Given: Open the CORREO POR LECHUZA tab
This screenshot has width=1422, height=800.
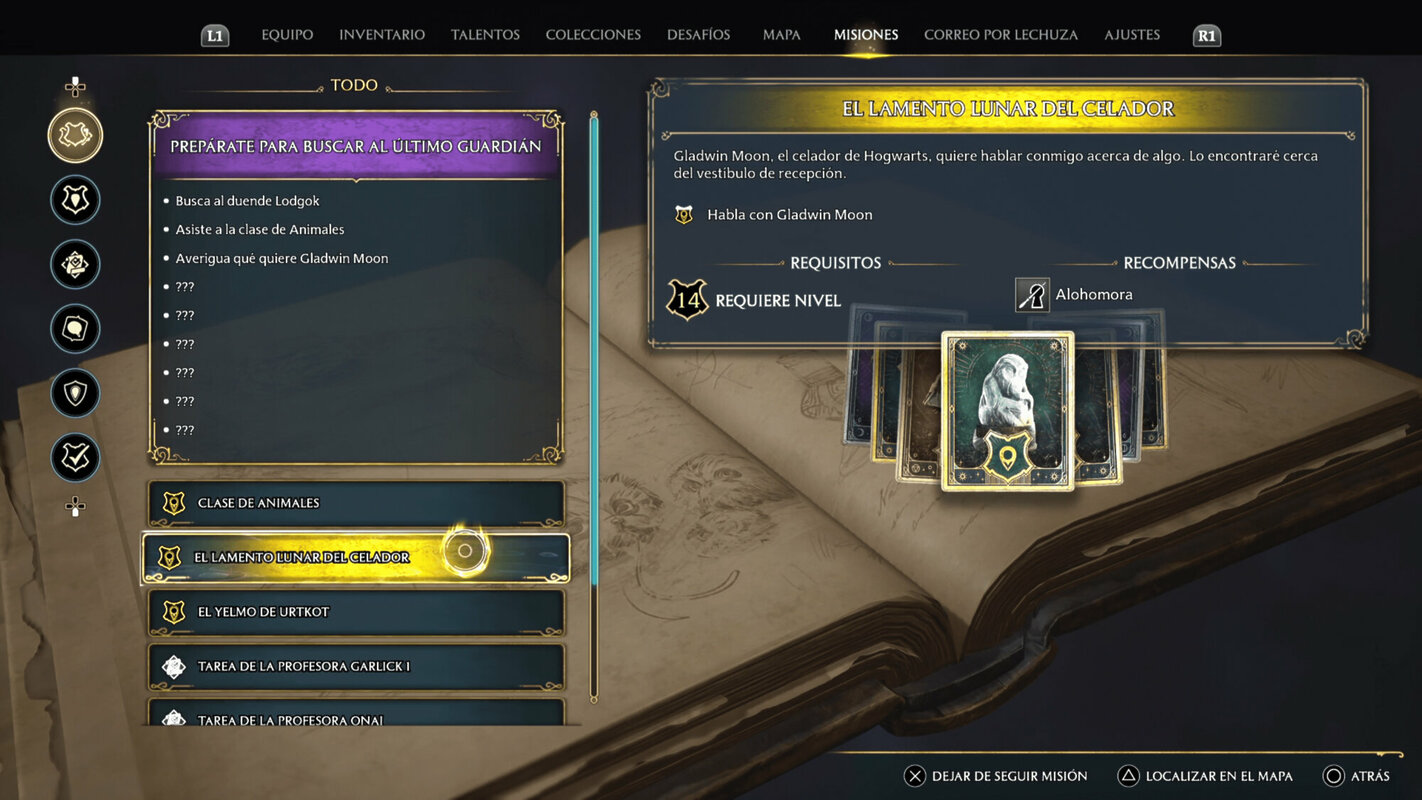Looking at the screenshot, I should (x=1001, y=33).
